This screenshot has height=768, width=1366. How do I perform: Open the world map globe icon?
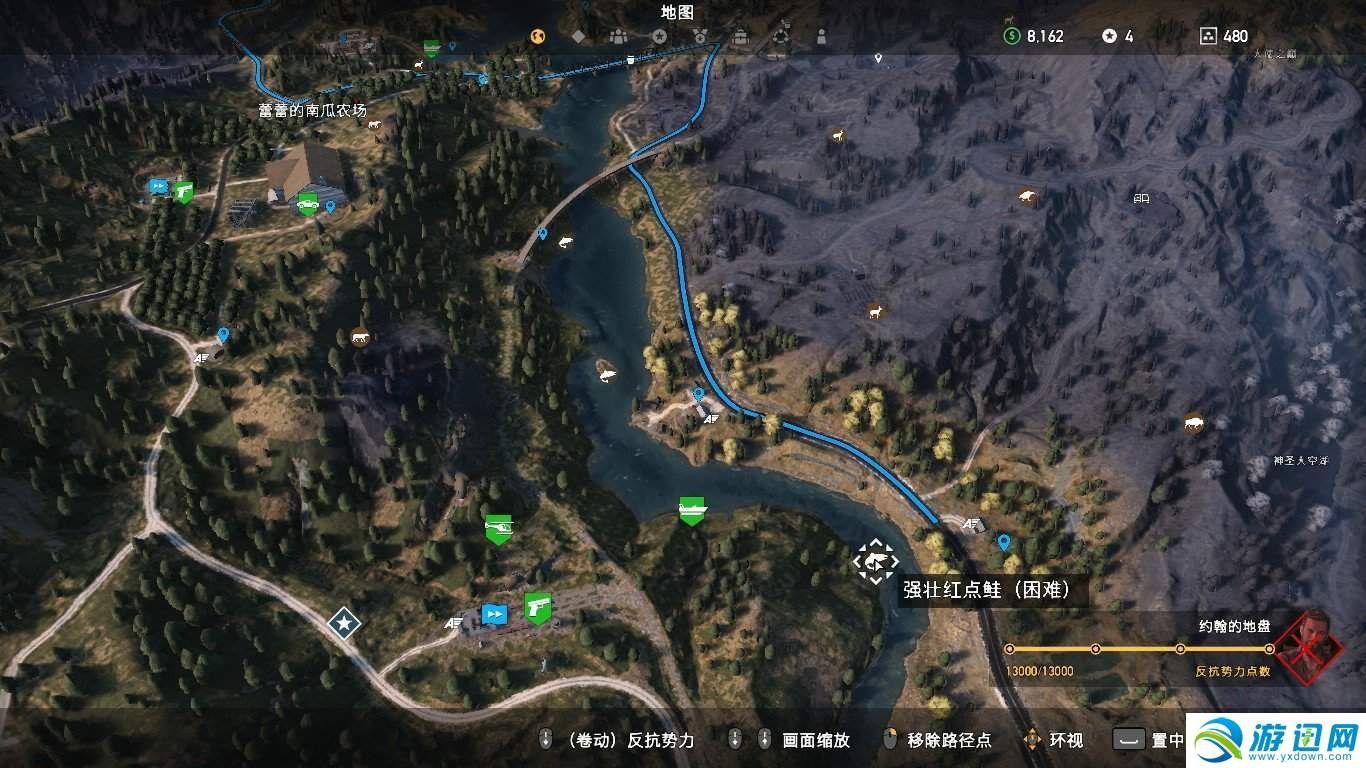[537, 36]
